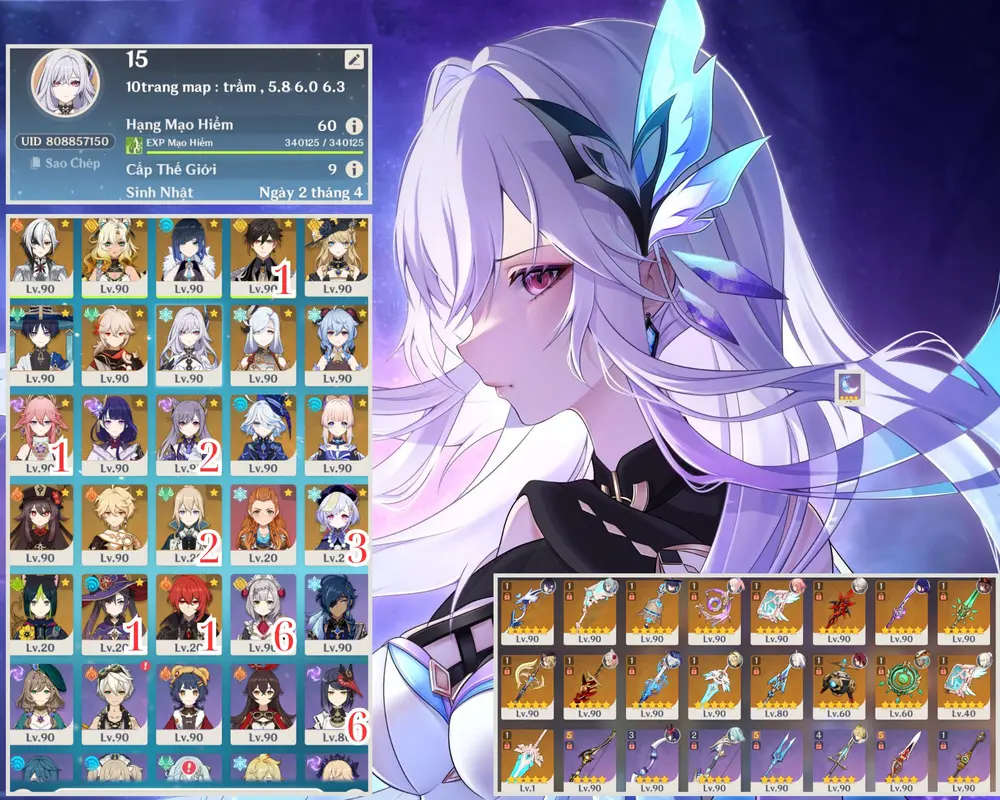Click the pencil edit profile button
The width and height of the screenshot is (1000, 800).
point(354,61)
